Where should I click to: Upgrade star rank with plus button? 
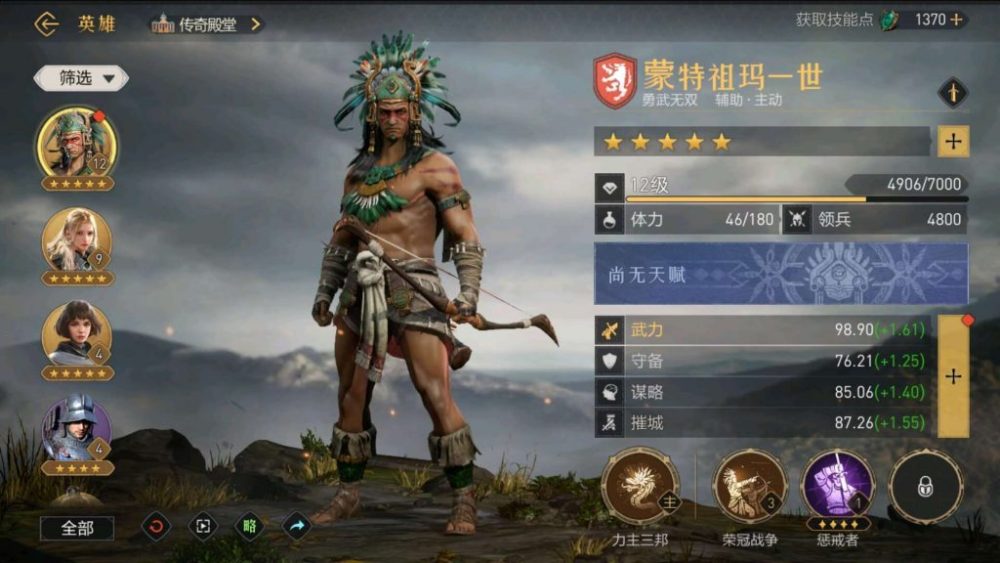click(953, 142)
